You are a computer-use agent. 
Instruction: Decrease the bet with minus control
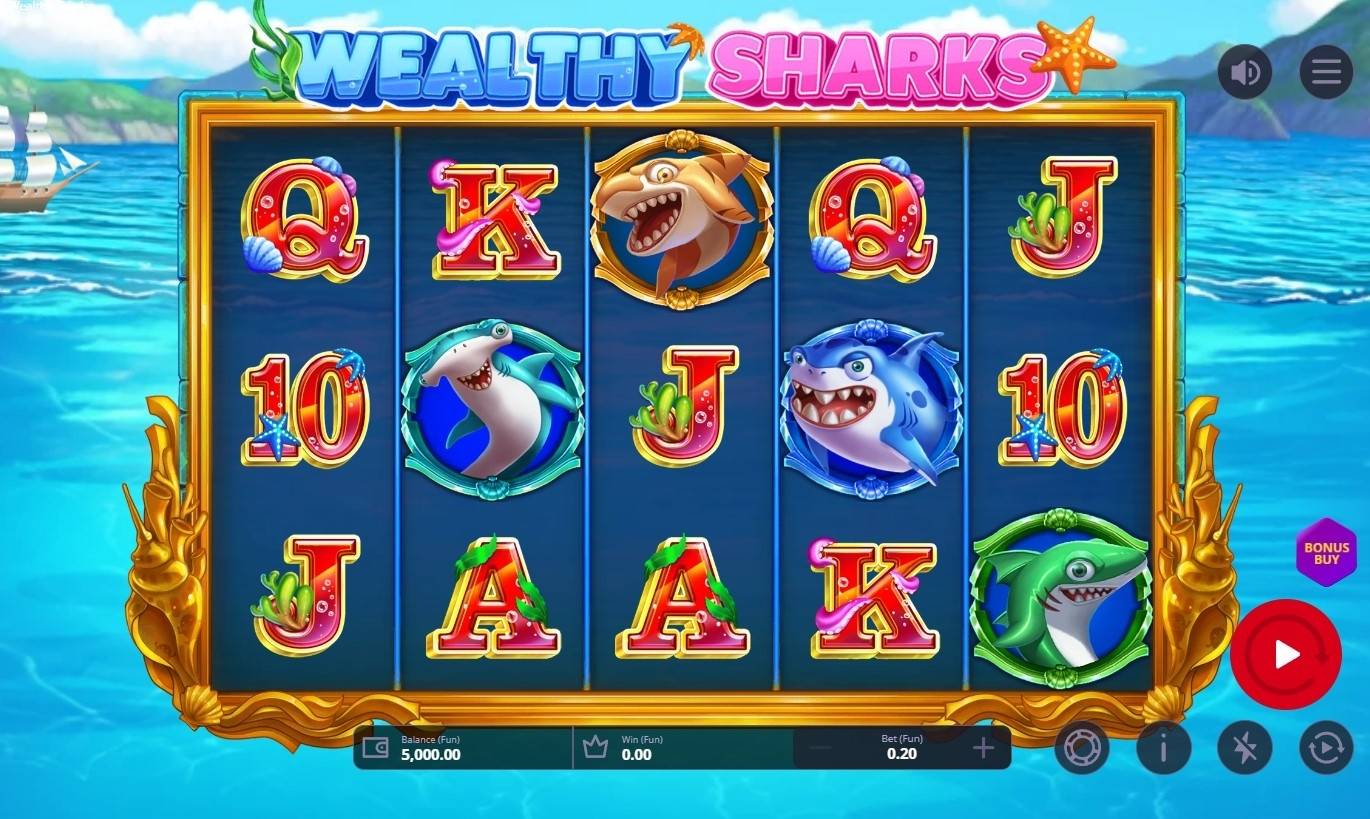(x=820, y=746)
